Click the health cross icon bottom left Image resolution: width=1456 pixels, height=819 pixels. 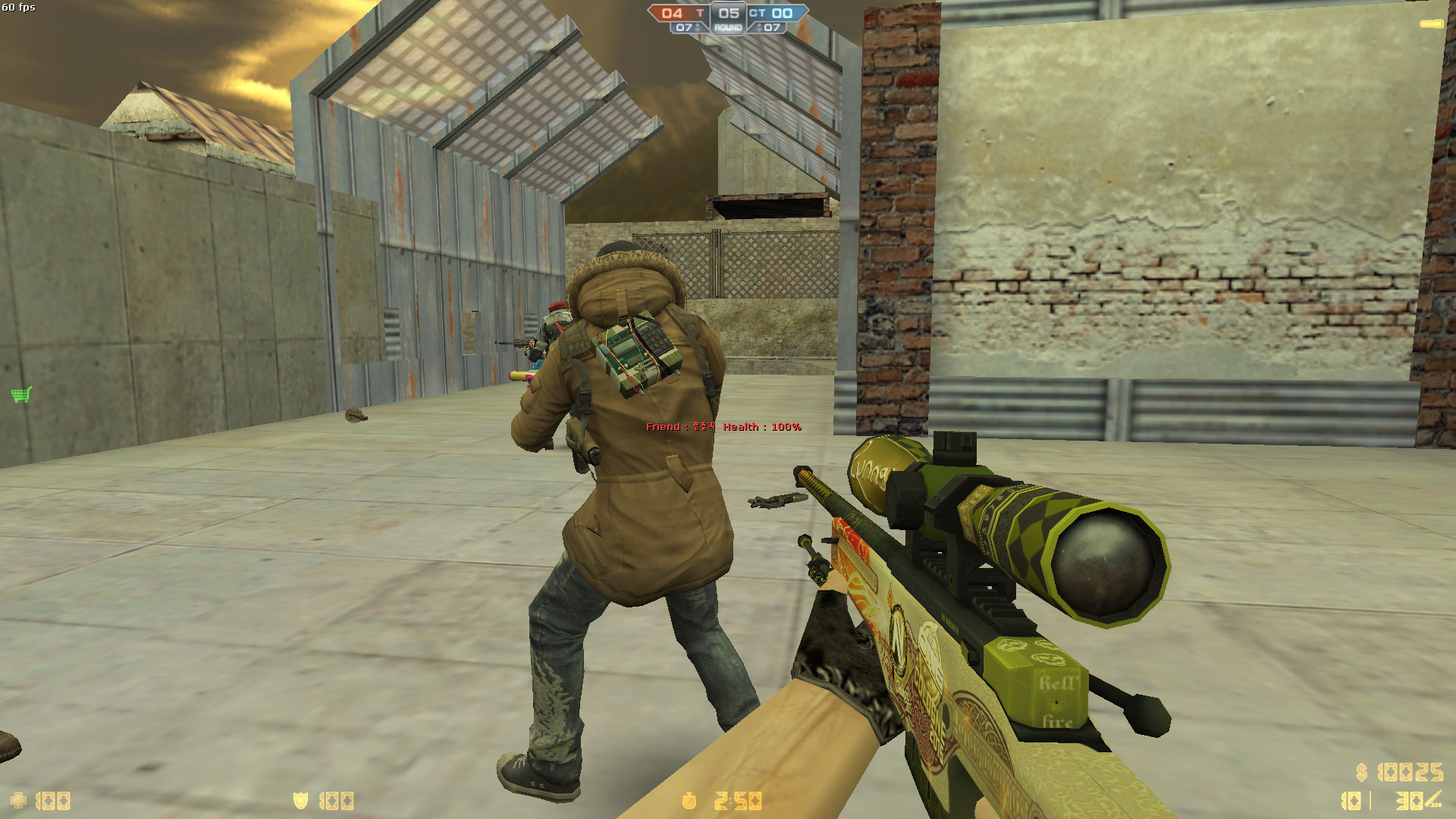pyautogui.click(x=19, y=800)
